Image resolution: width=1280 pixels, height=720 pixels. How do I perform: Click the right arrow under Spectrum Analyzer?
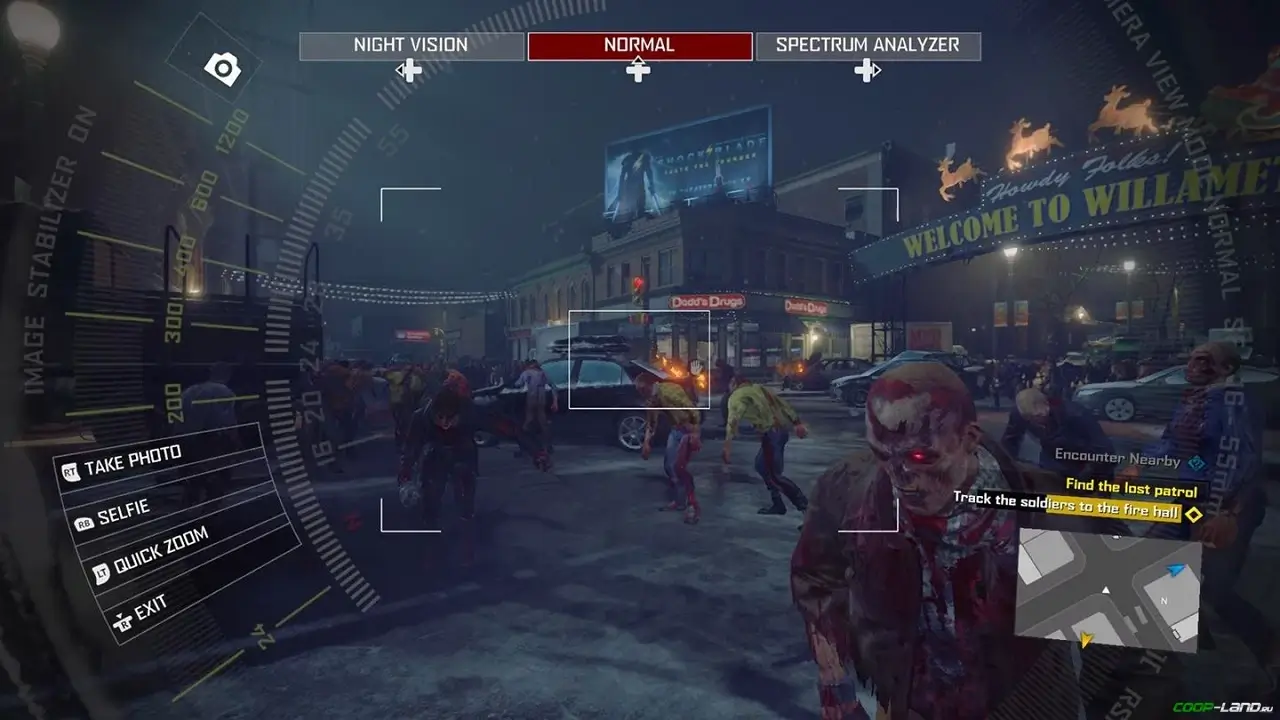click(x=870, y=70)
